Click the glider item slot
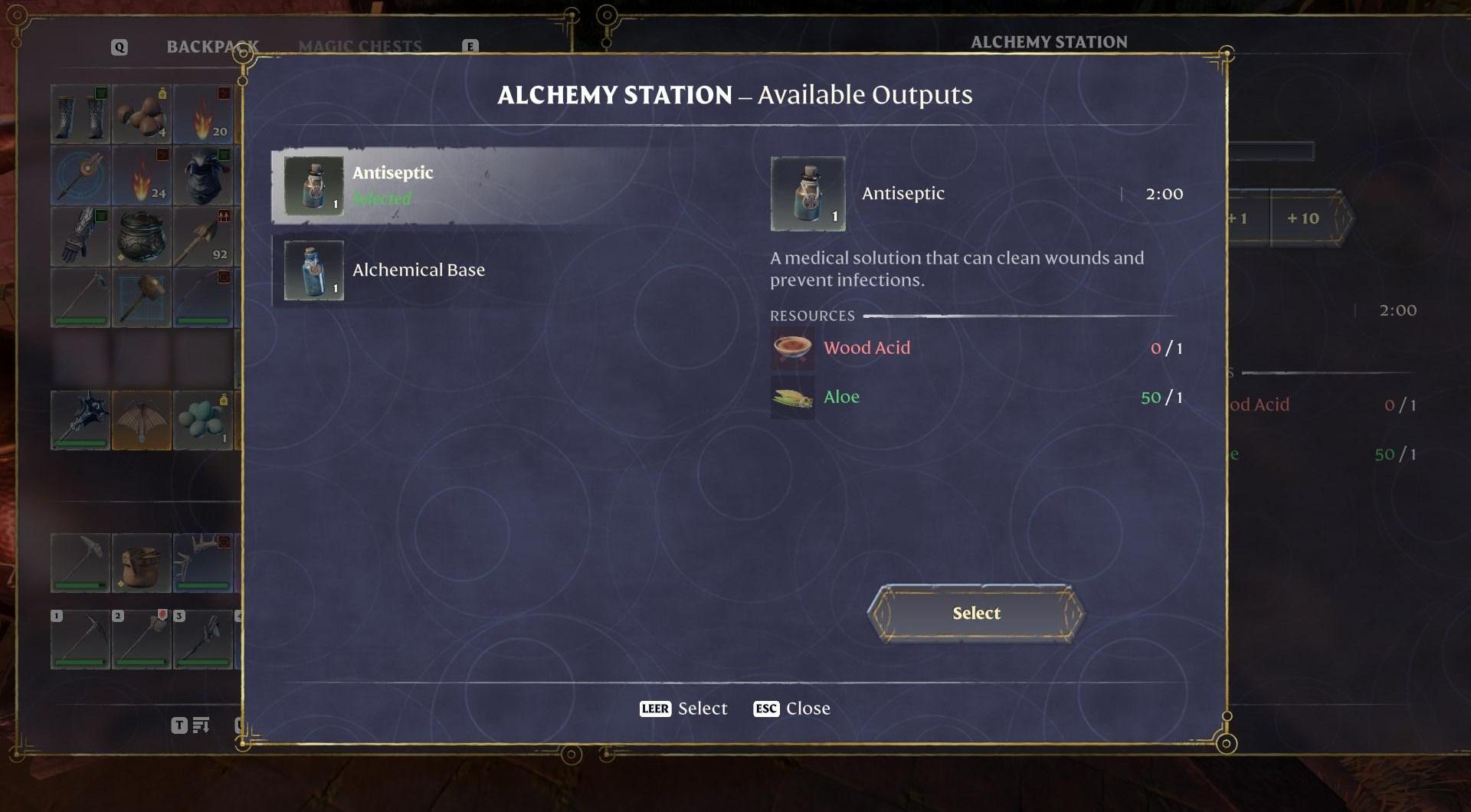The height and width of the screenshot is (812, 1471). (142, 420)
